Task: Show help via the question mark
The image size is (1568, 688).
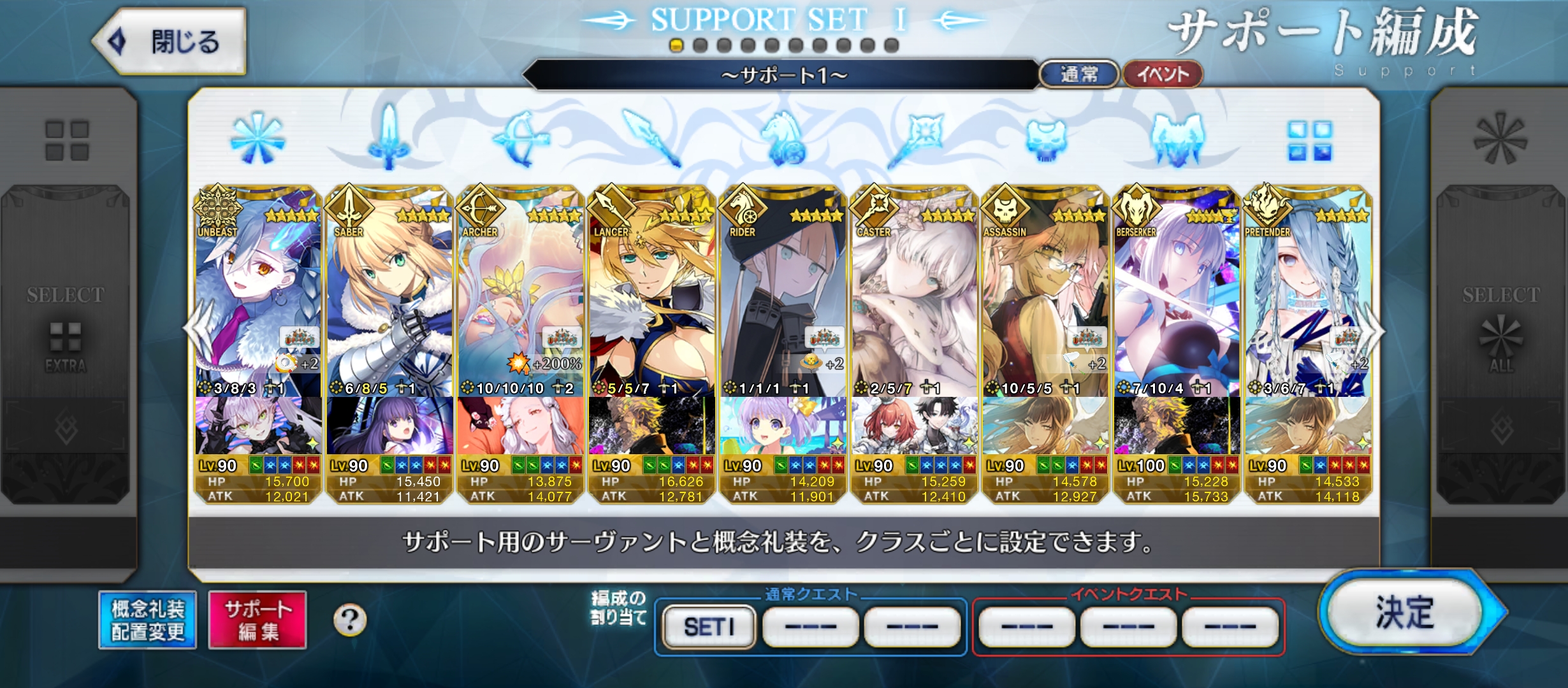Action: [x=350, y=620]
